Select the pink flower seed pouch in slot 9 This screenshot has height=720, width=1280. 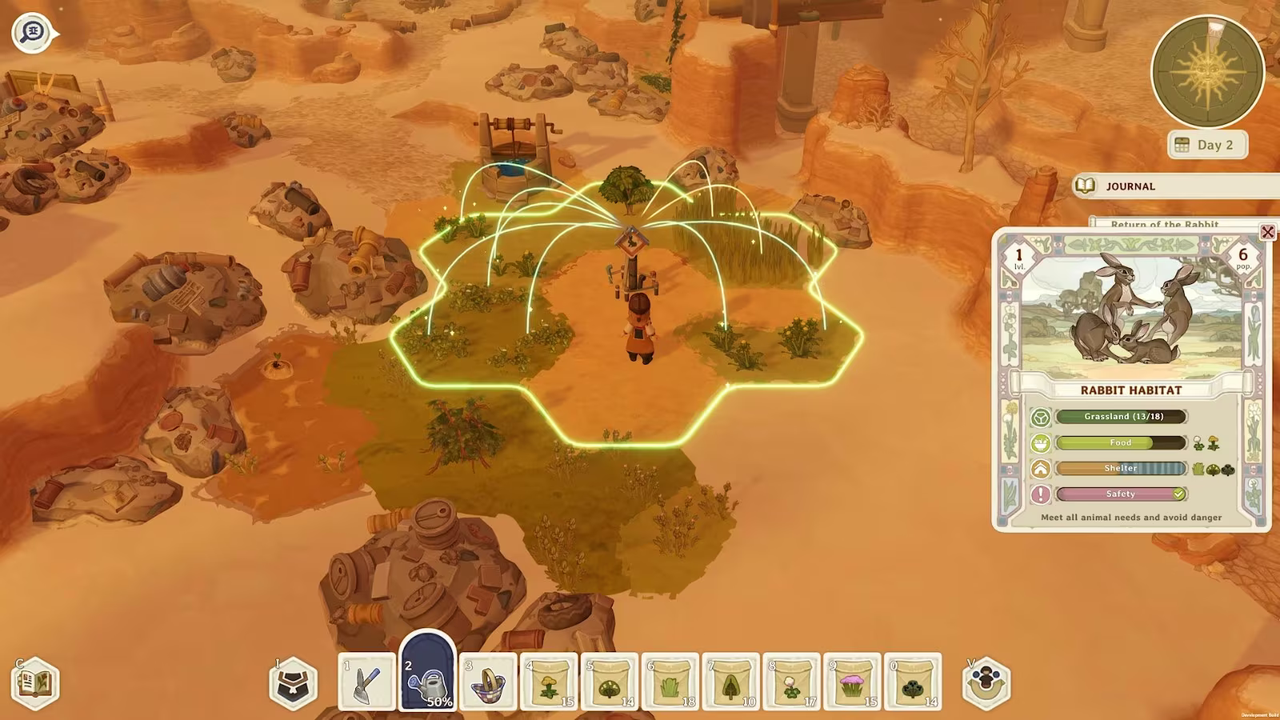point(852,682)
